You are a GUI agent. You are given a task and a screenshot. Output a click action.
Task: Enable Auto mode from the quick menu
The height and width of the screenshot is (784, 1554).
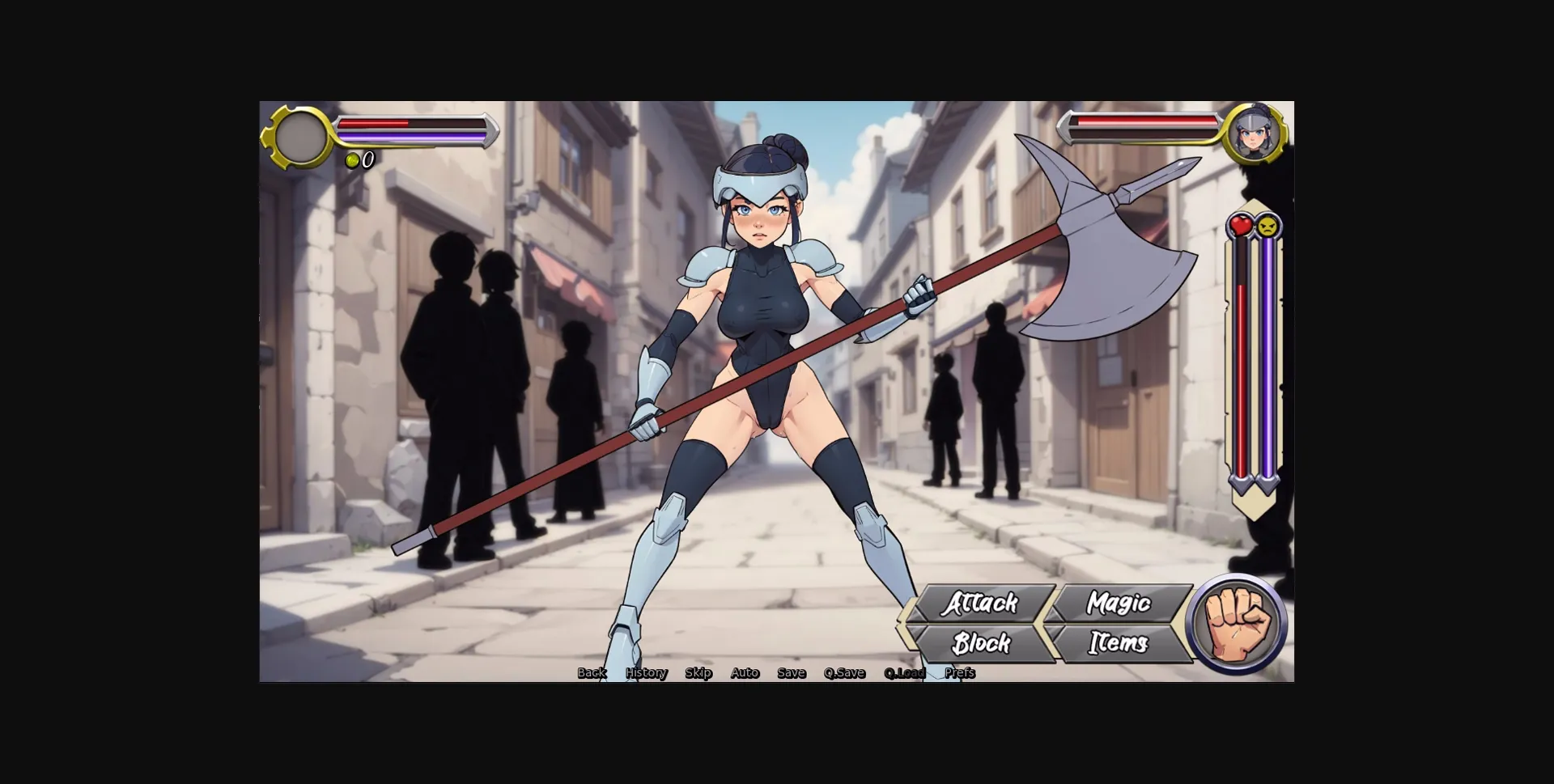[x=745, y=672]
